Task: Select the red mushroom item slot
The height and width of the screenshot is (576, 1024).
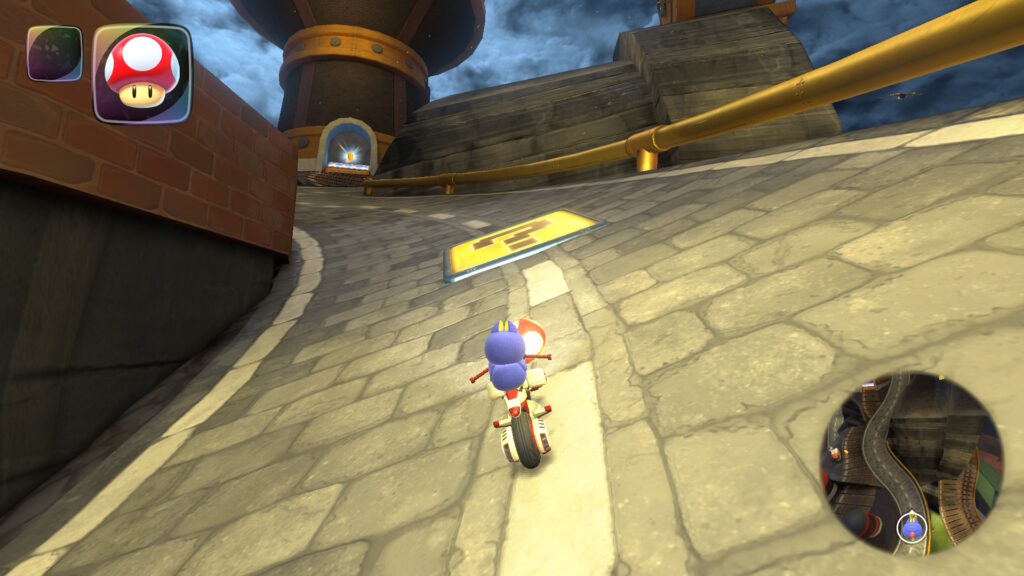Action: tap(142, 73)
